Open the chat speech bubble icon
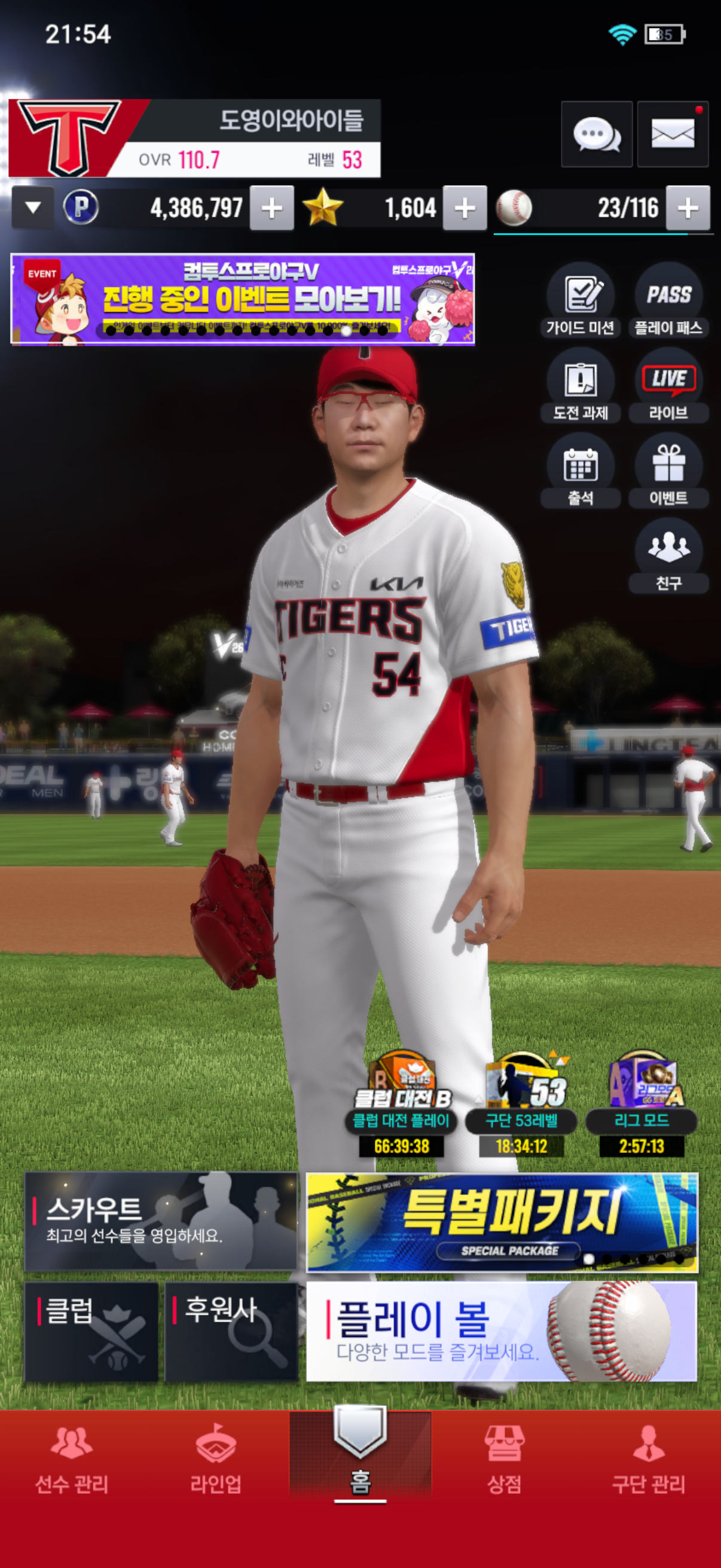Screen dimensions: 721x1568 coord(596,134)
